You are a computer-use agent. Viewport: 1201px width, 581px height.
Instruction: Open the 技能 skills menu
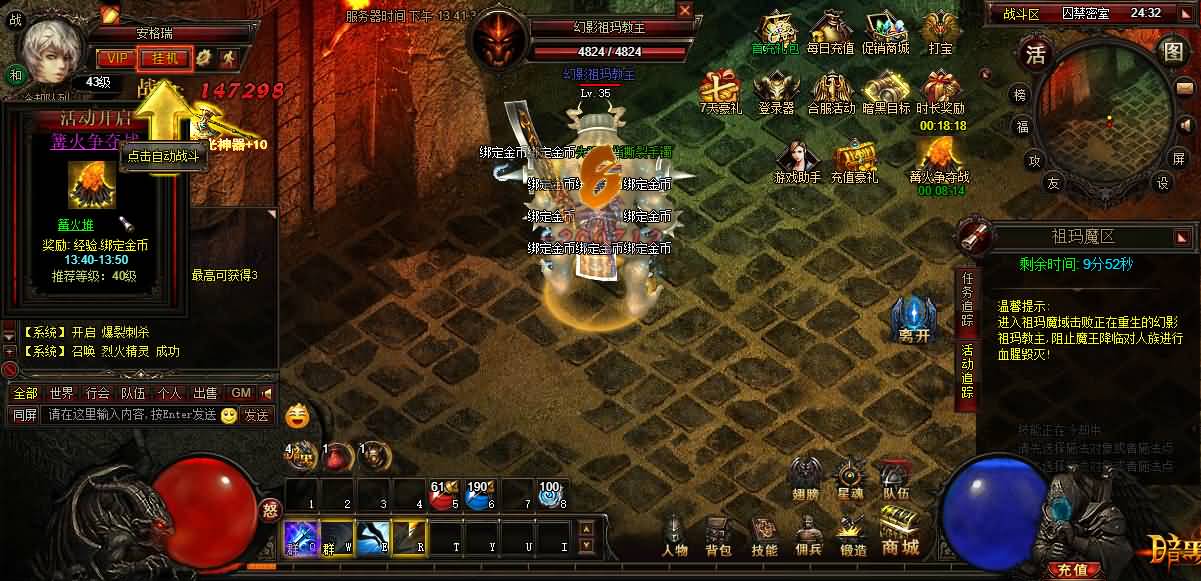pyautogui.click(x=764, y=536)
